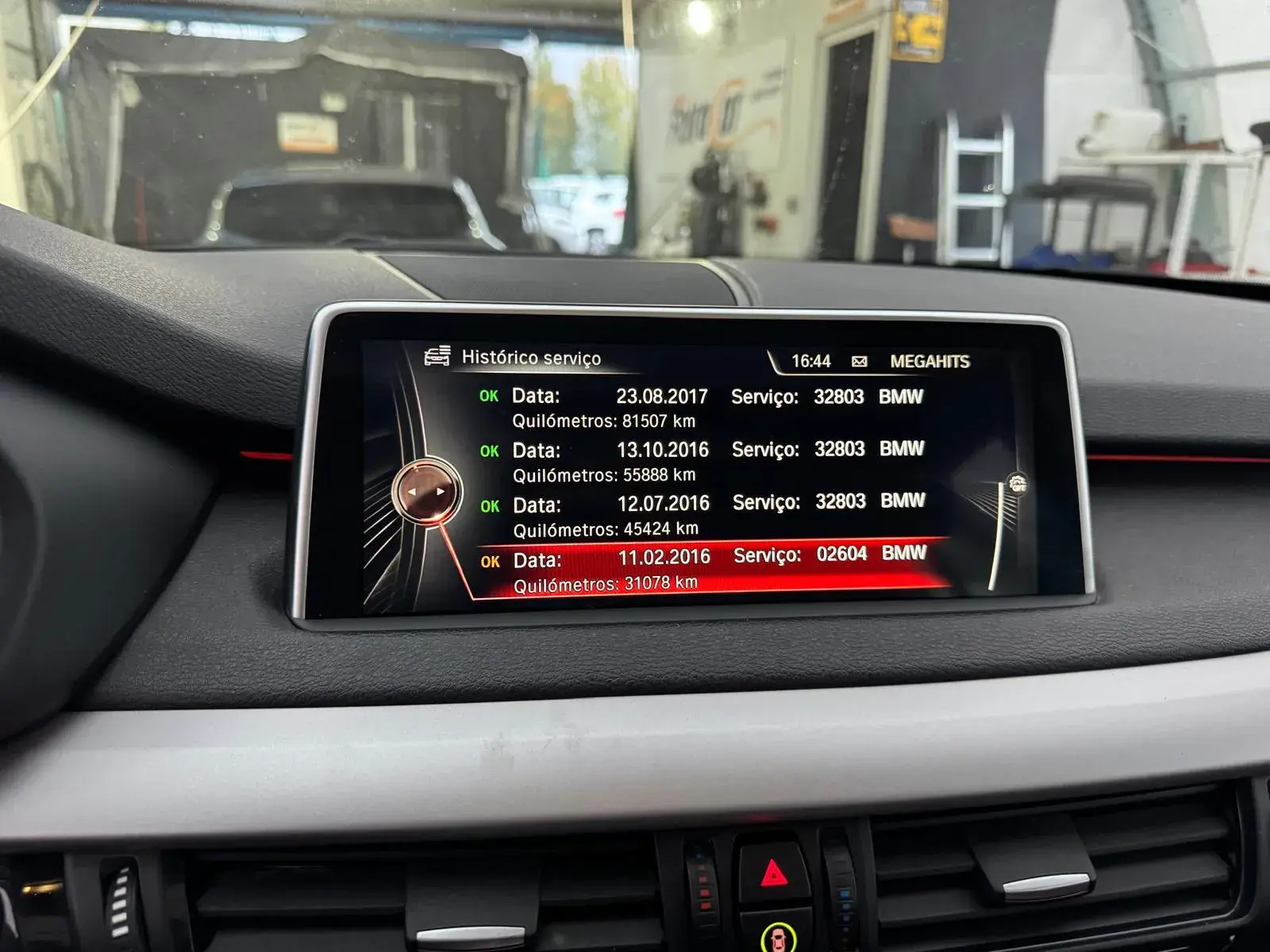Select the MEGAHITS radio station label
This screenshot has width=1270, height=952.
point(929,362)
